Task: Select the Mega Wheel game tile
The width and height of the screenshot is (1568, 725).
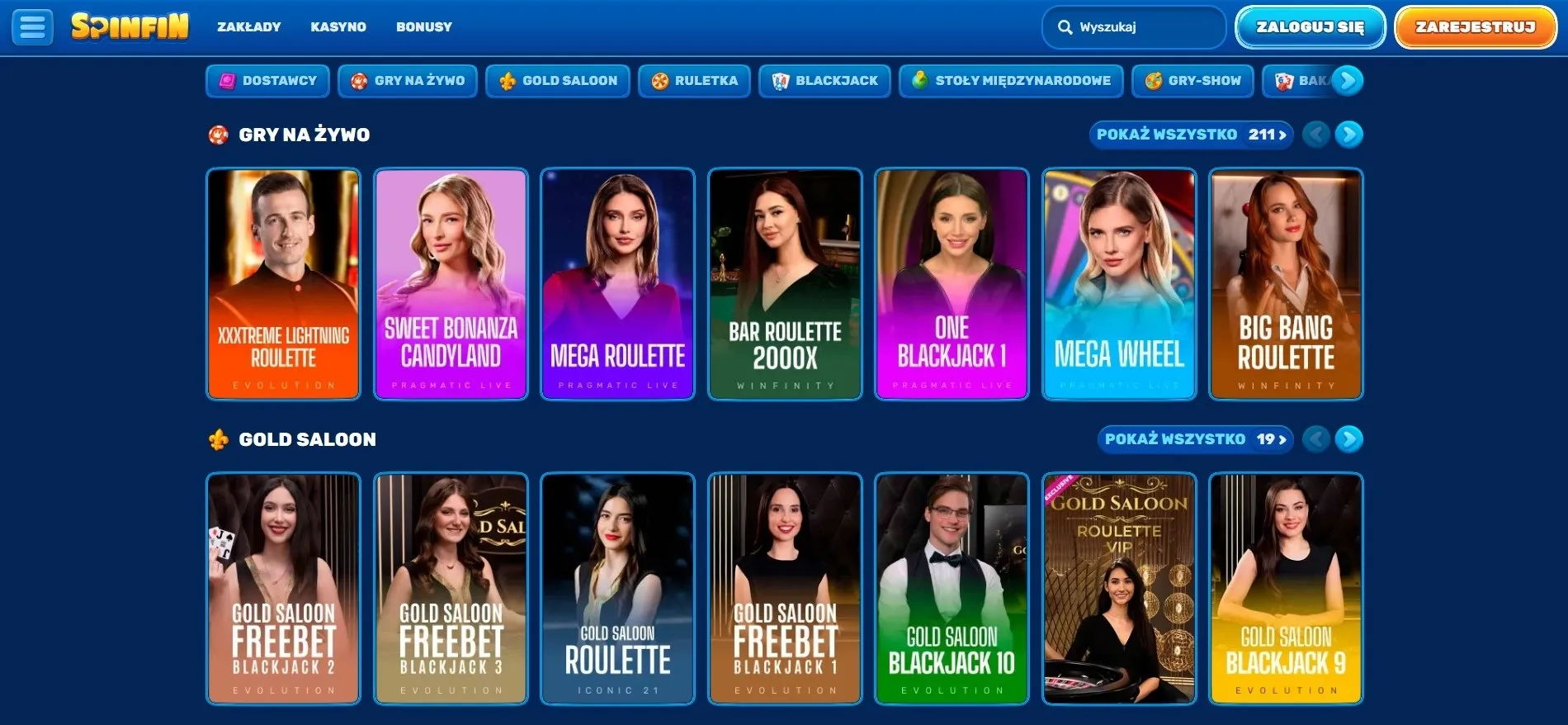Action: 1119,284
